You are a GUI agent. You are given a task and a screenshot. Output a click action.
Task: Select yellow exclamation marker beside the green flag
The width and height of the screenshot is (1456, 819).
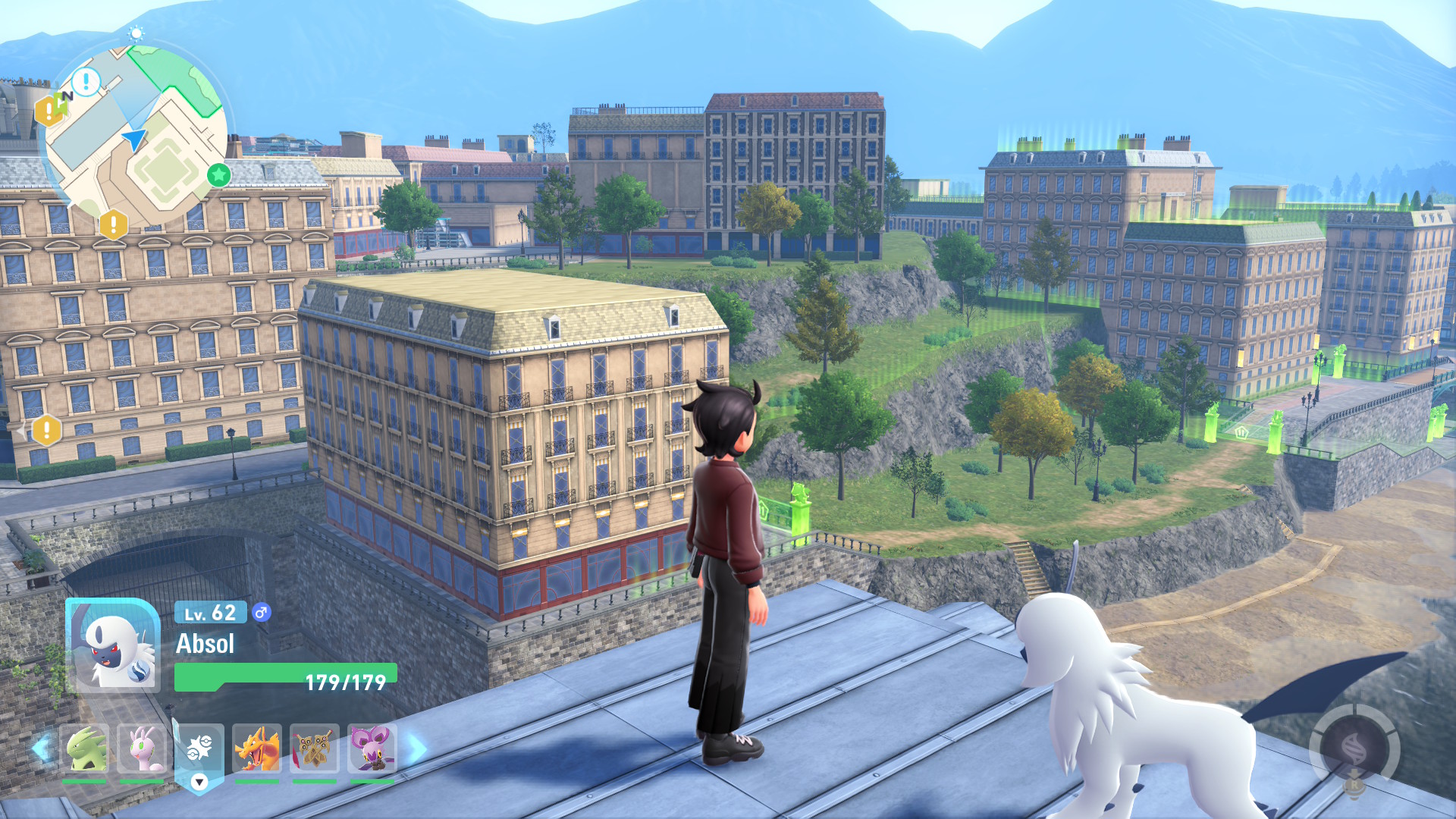(48, 111)
